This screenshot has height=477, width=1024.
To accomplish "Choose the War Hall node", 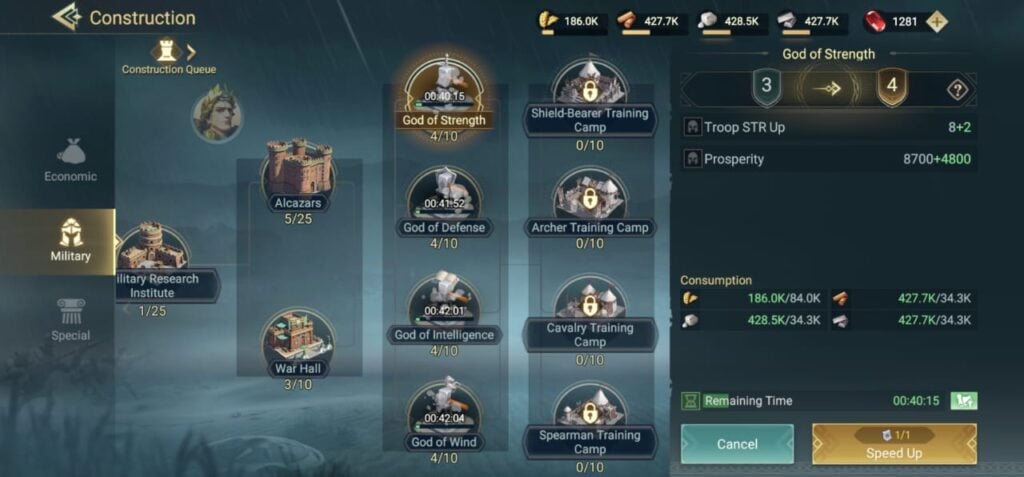I will (298, 341).
